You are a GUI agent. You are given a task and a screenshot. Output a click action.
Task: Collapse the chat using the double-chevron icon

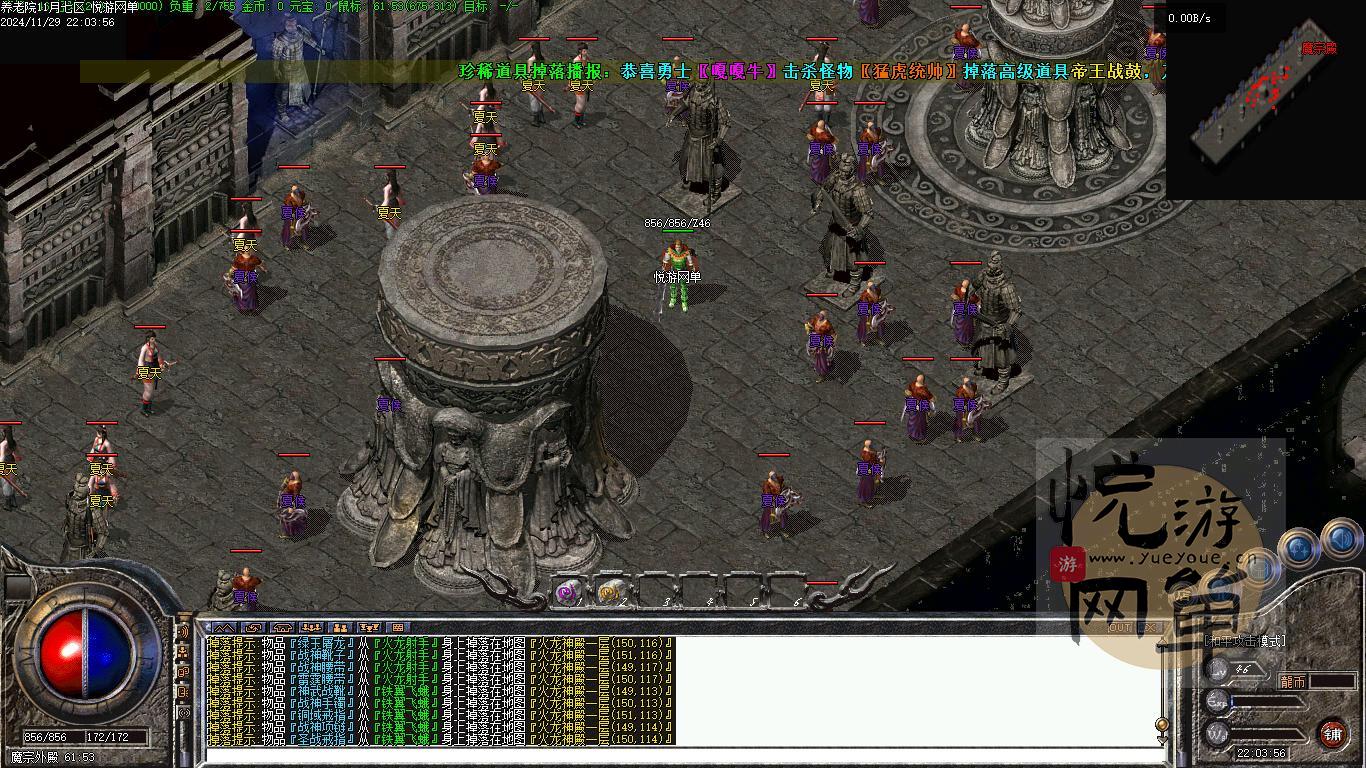coord(225,628)
